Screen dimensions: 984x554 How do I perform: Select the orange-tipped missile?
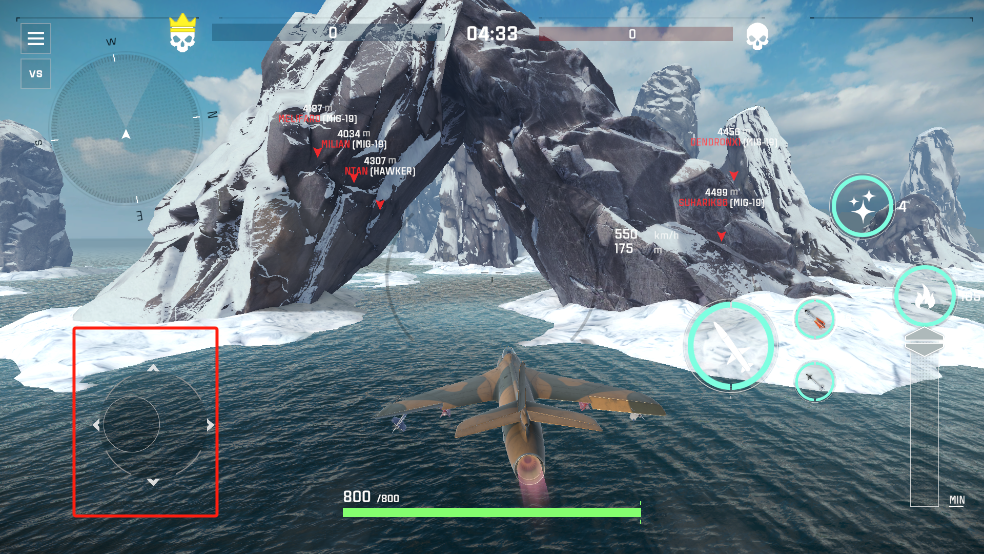point(815,319)
